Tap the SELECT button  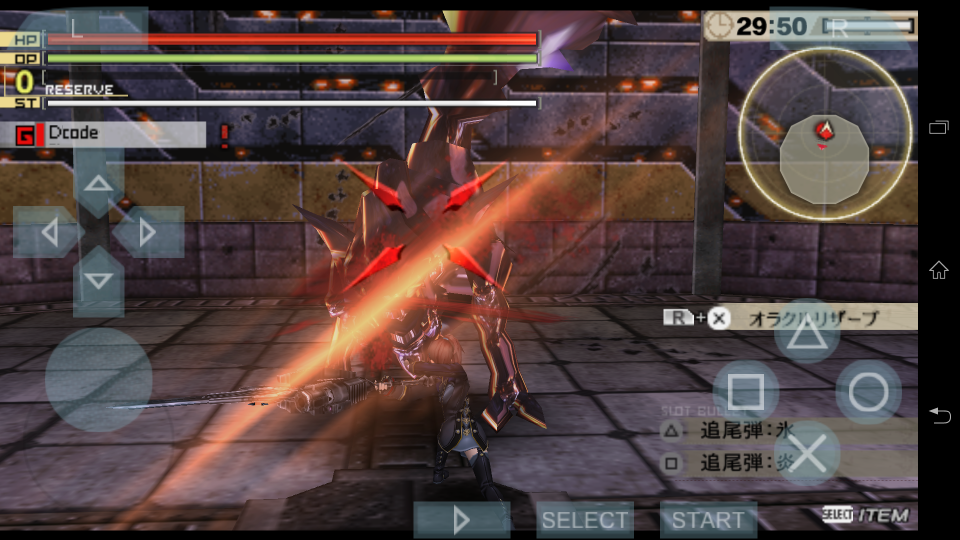(585, 520)
